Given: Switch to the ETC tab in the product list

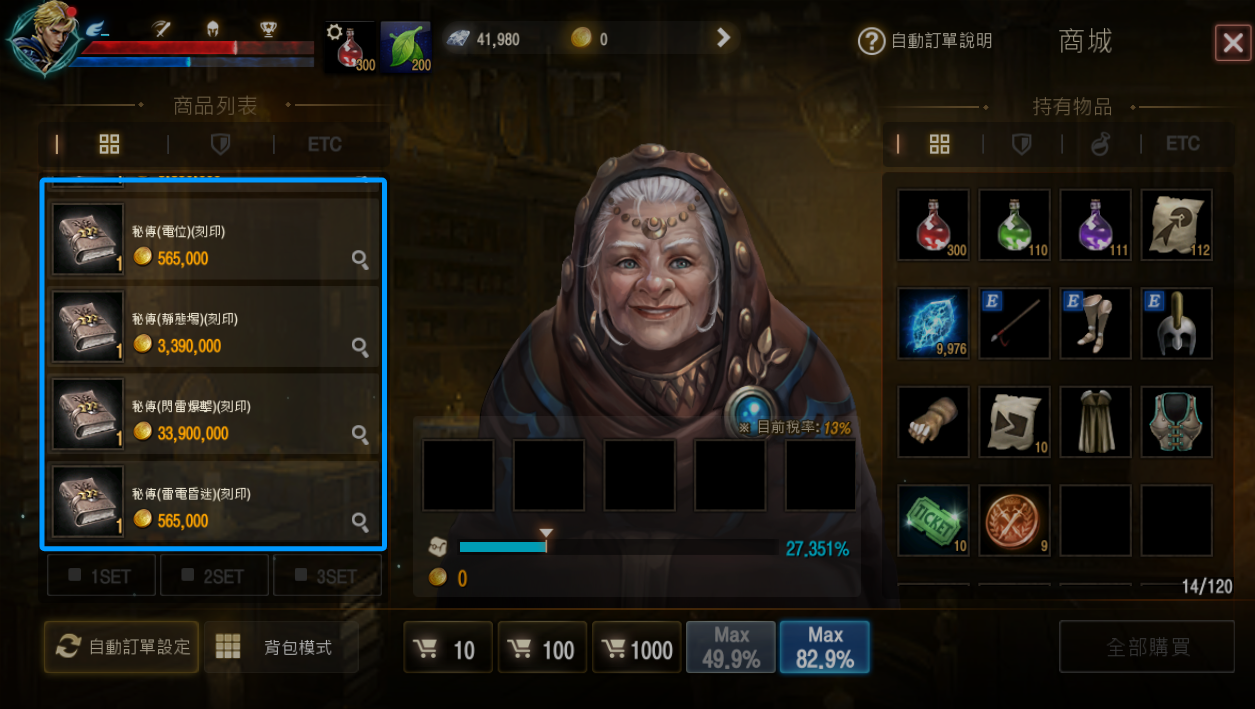Looking at the screenshot, I should click(324, 144).
